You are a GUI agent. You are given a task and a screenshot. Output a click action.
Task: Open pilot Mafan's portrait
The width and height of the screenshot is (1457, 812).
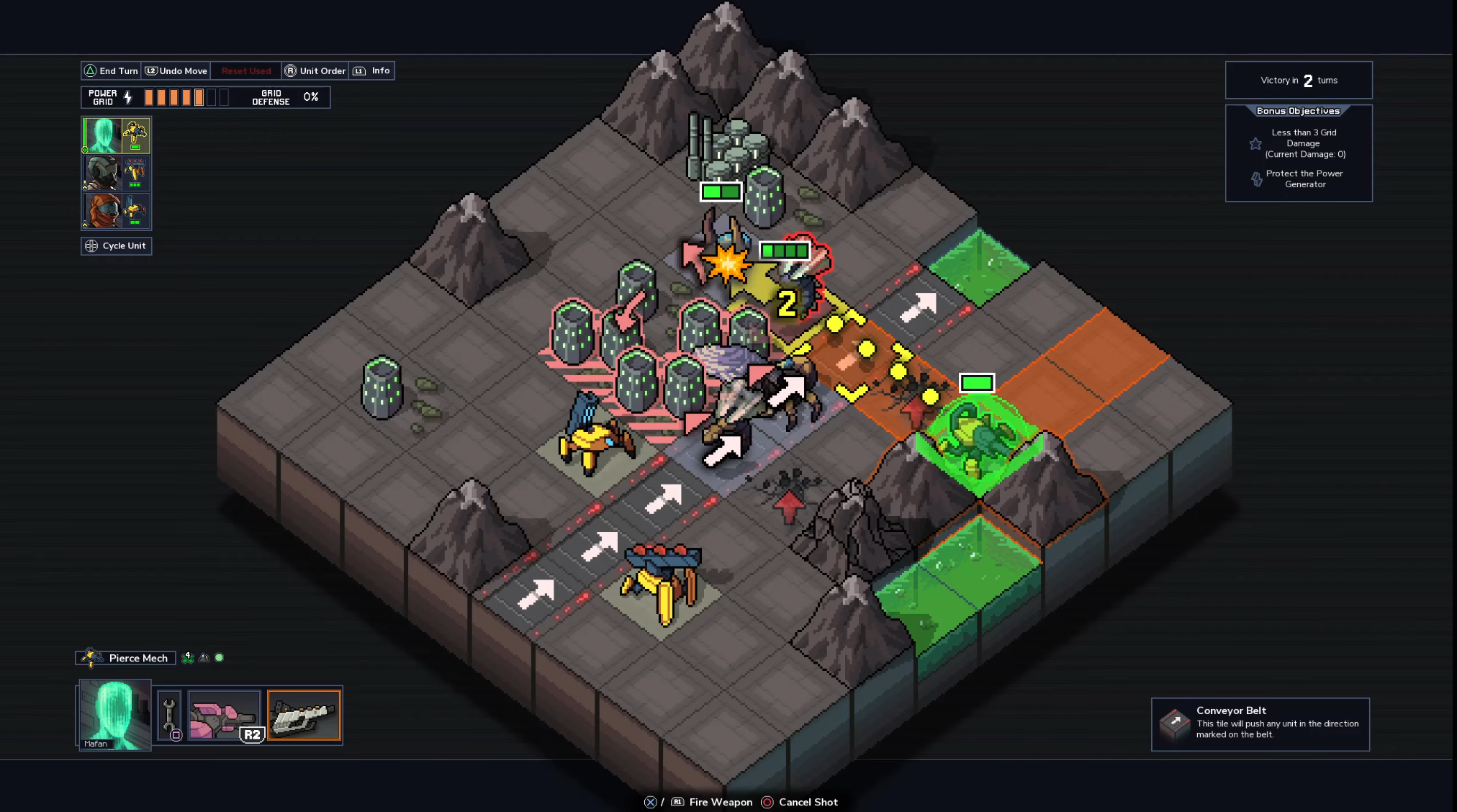point(114,715)
